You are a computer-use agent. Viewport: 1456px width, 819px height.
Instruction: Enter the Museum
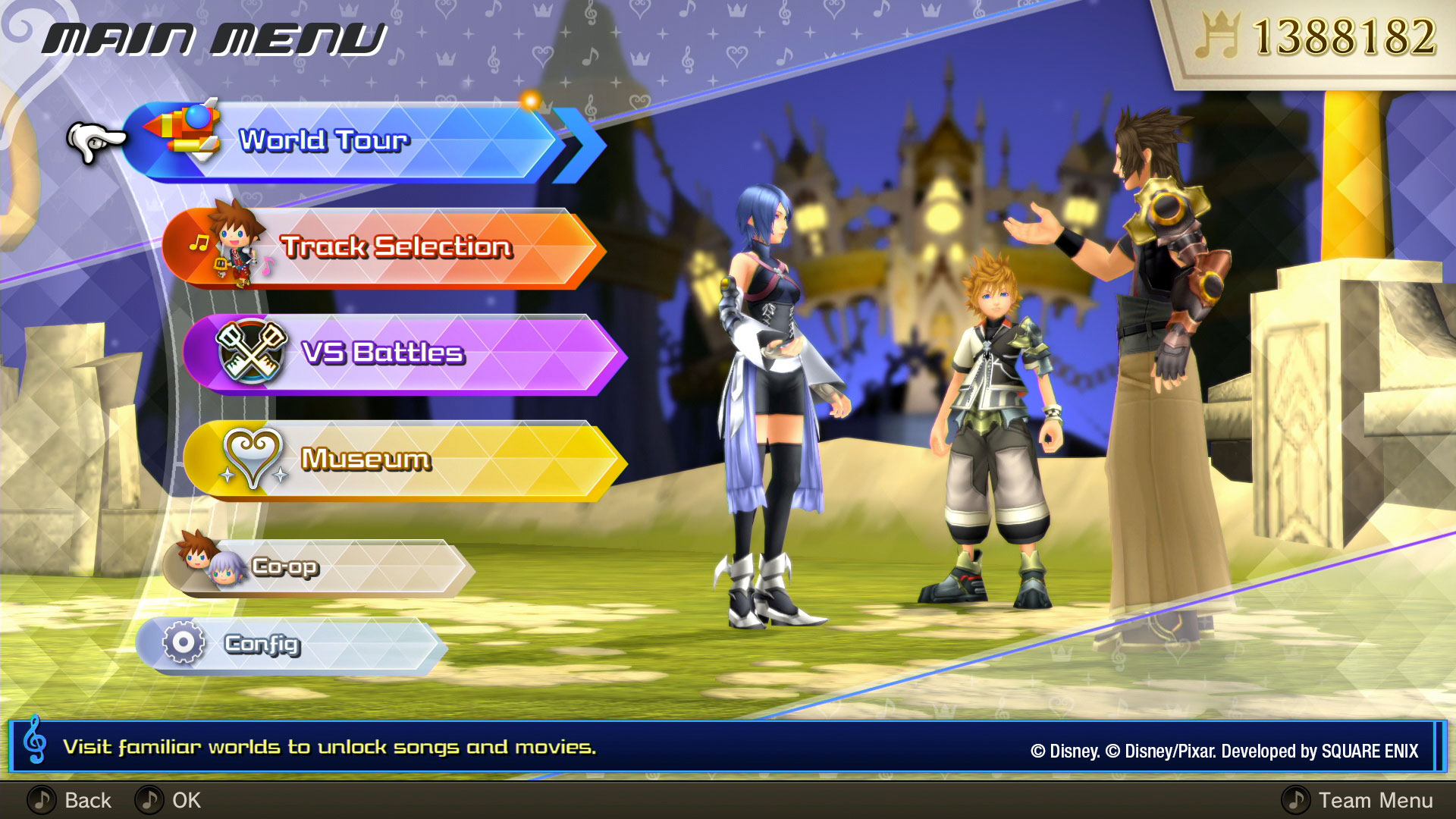(402, 460)
